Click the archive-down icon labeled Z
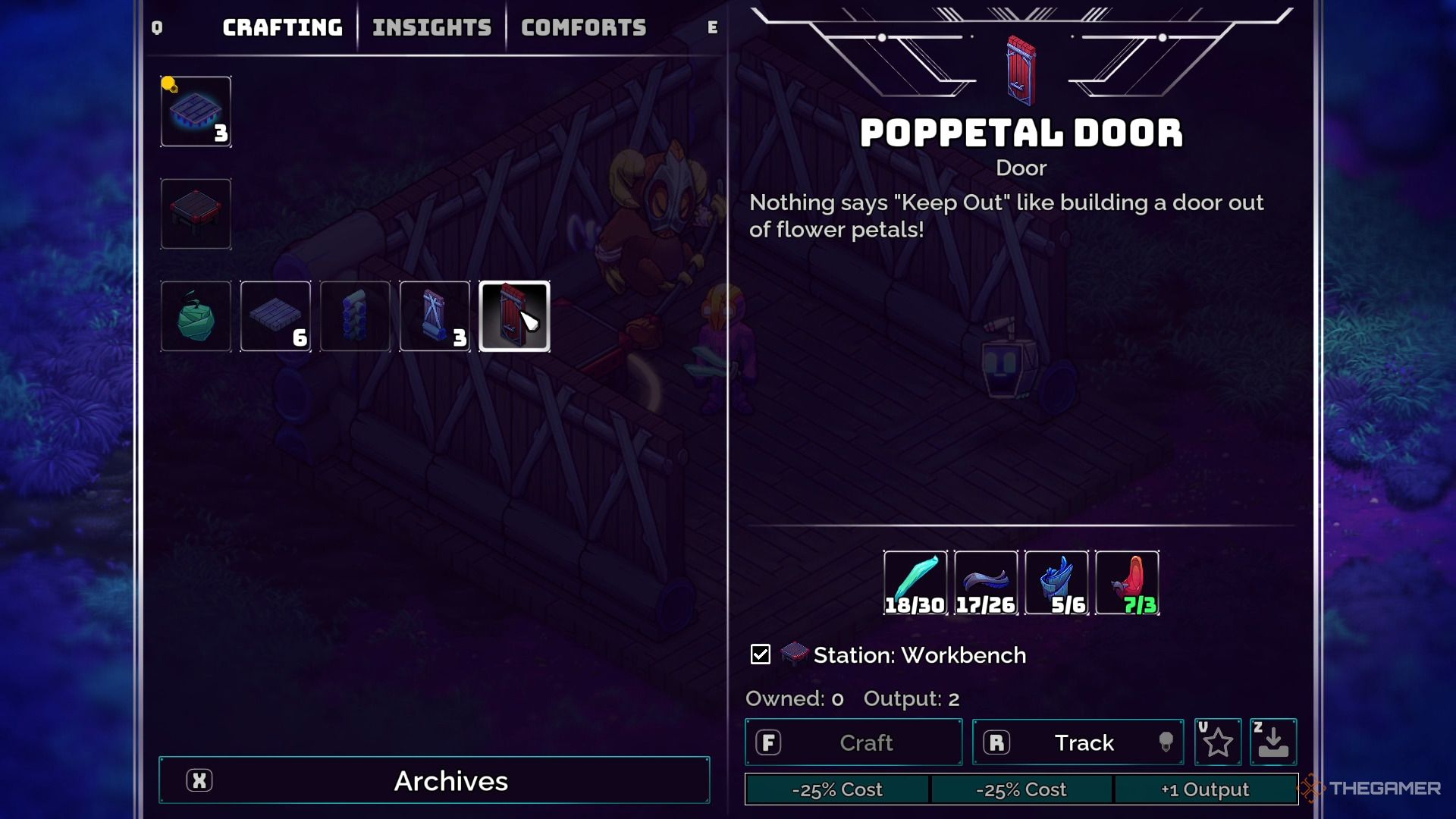The height and width of the screenshot is (819, 1456). point(1272,742)
